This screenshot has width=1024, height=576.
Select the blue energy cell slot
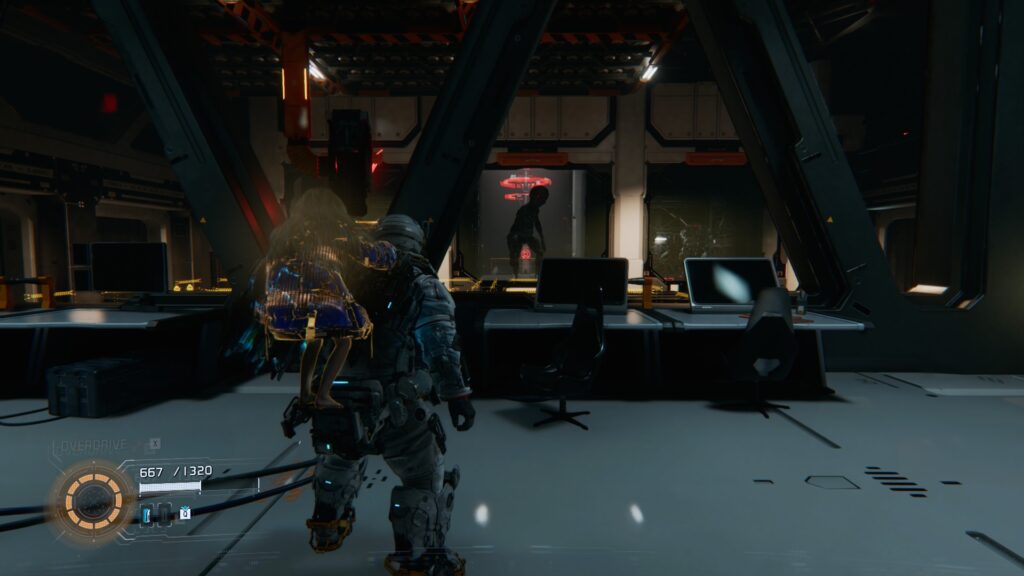click(146, 514)
